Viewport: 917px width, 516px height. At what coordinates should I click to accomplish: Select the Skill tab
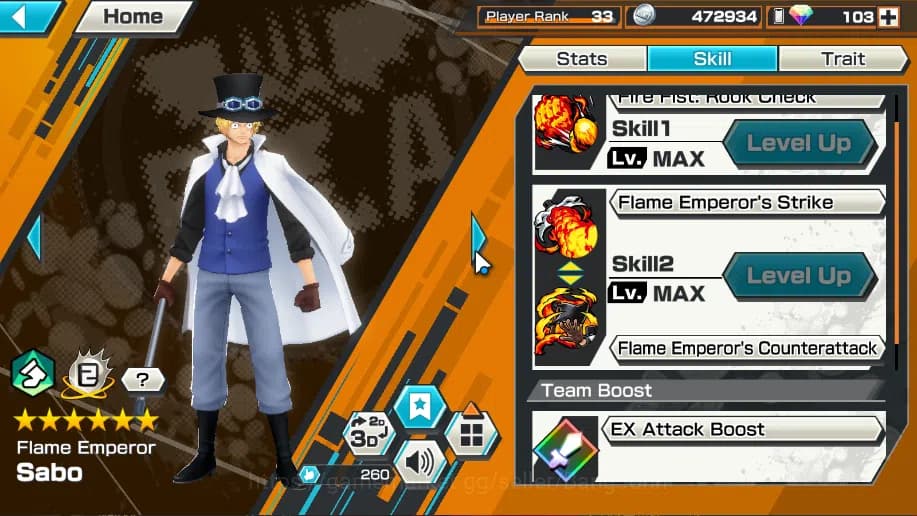pyautogui.click(x=712, y=59)
